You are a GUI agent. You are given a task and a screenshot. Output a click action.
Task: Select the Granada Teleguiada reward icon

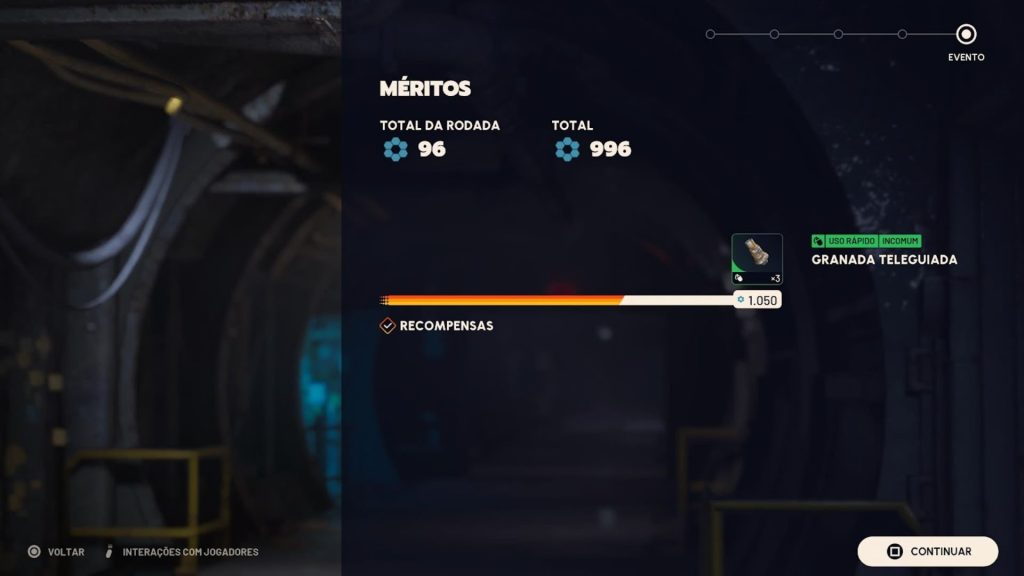point(757,258)
